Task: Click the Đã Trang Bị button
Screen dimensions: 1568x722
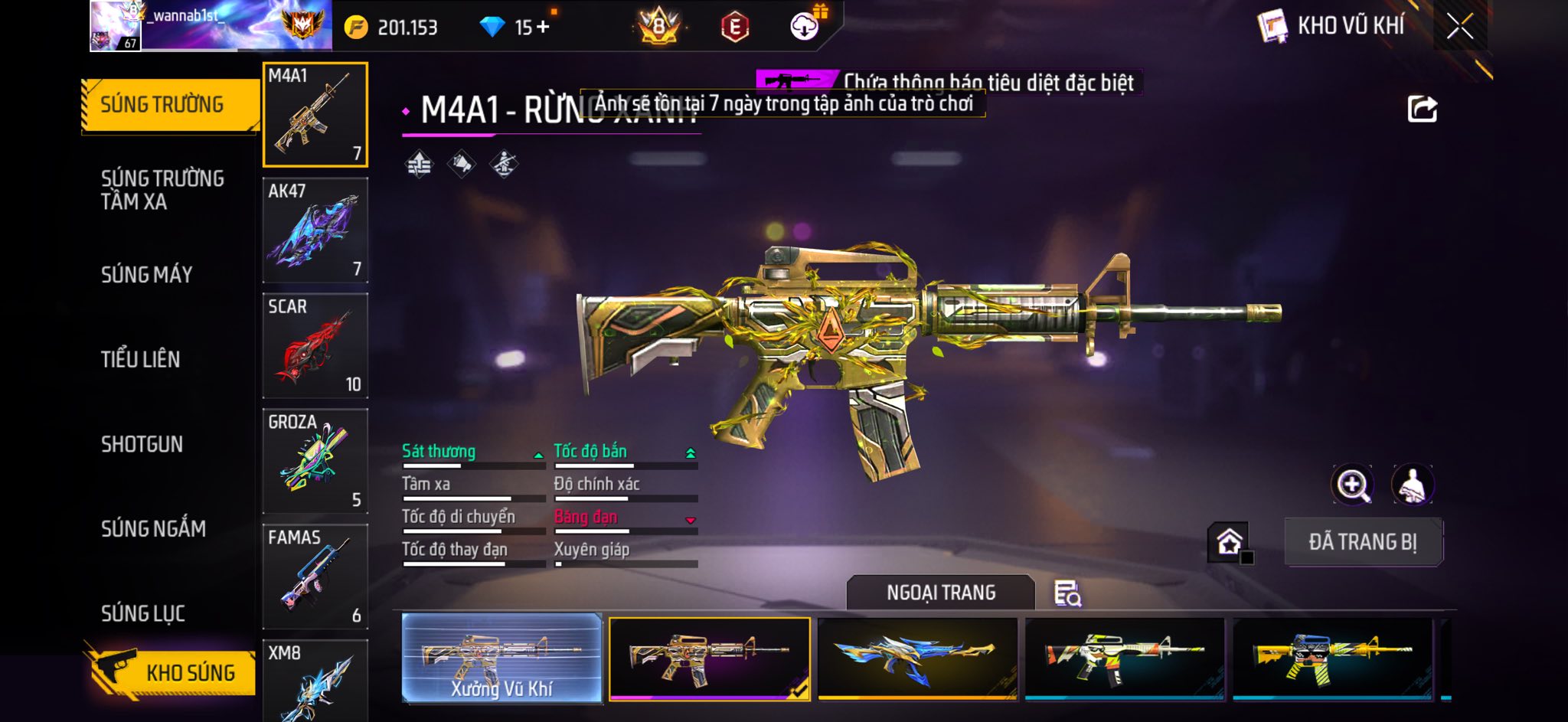Action: [1363, 542]
